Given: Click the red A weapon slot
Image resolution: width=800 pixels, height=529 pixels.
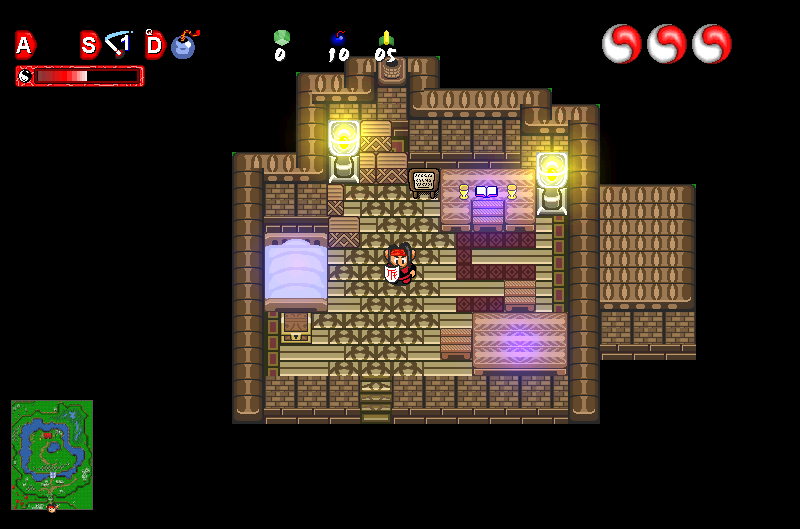Looking at the screenshot, I should [25, 45].
